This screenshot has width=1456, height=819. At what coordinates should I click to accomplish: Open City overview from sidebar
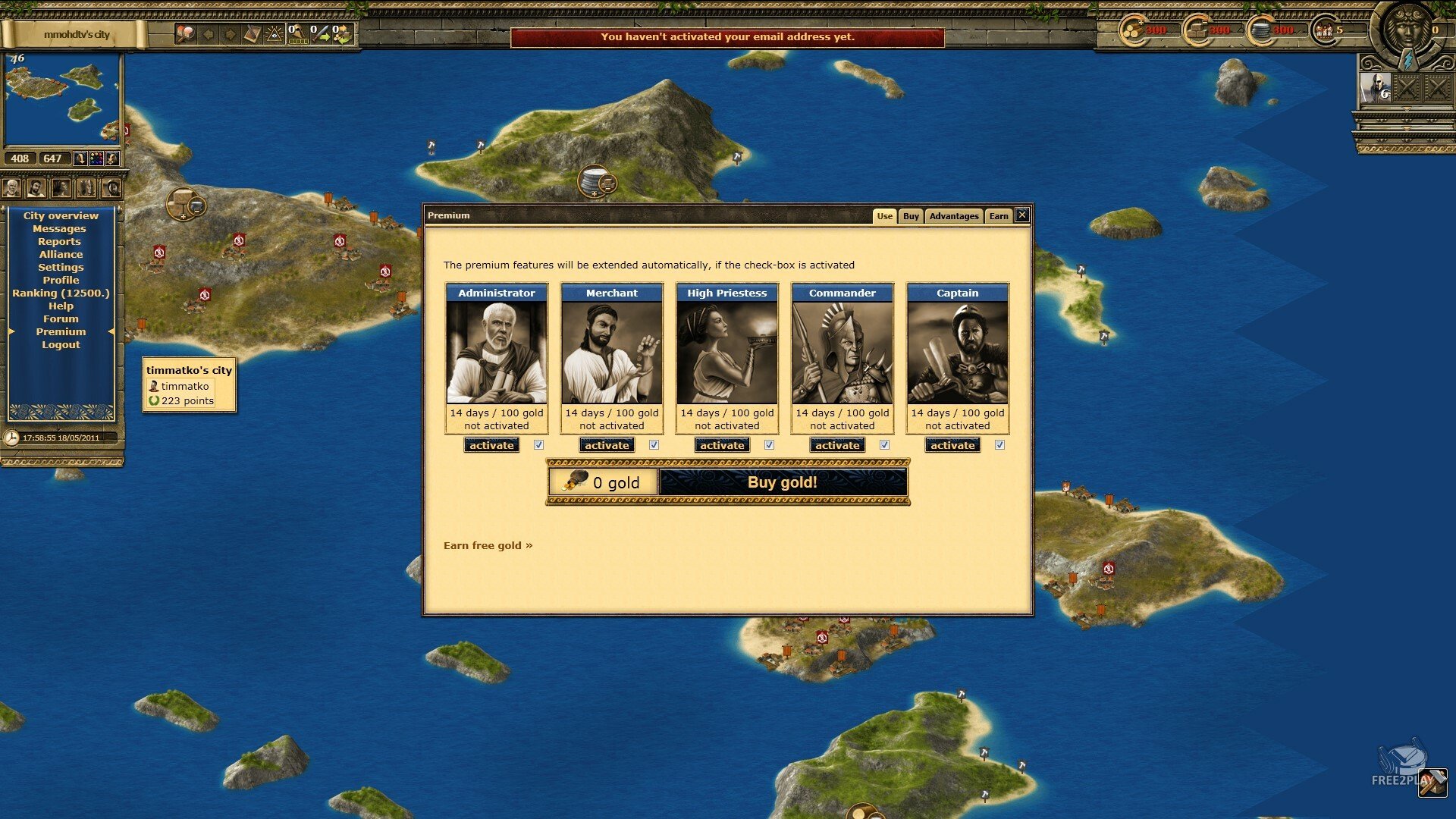click(x=61, y=216)
